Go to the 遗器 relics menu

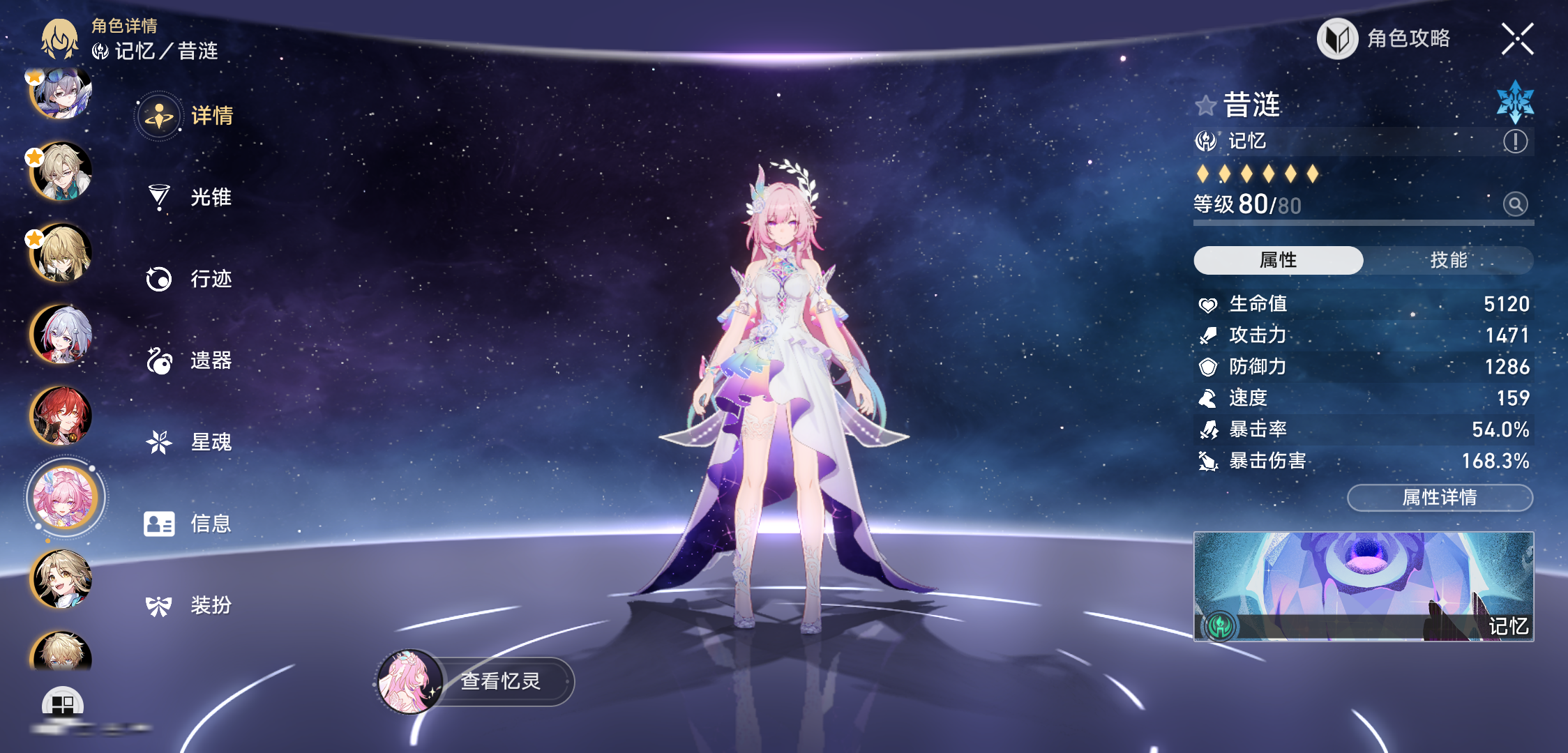[188, 360]
